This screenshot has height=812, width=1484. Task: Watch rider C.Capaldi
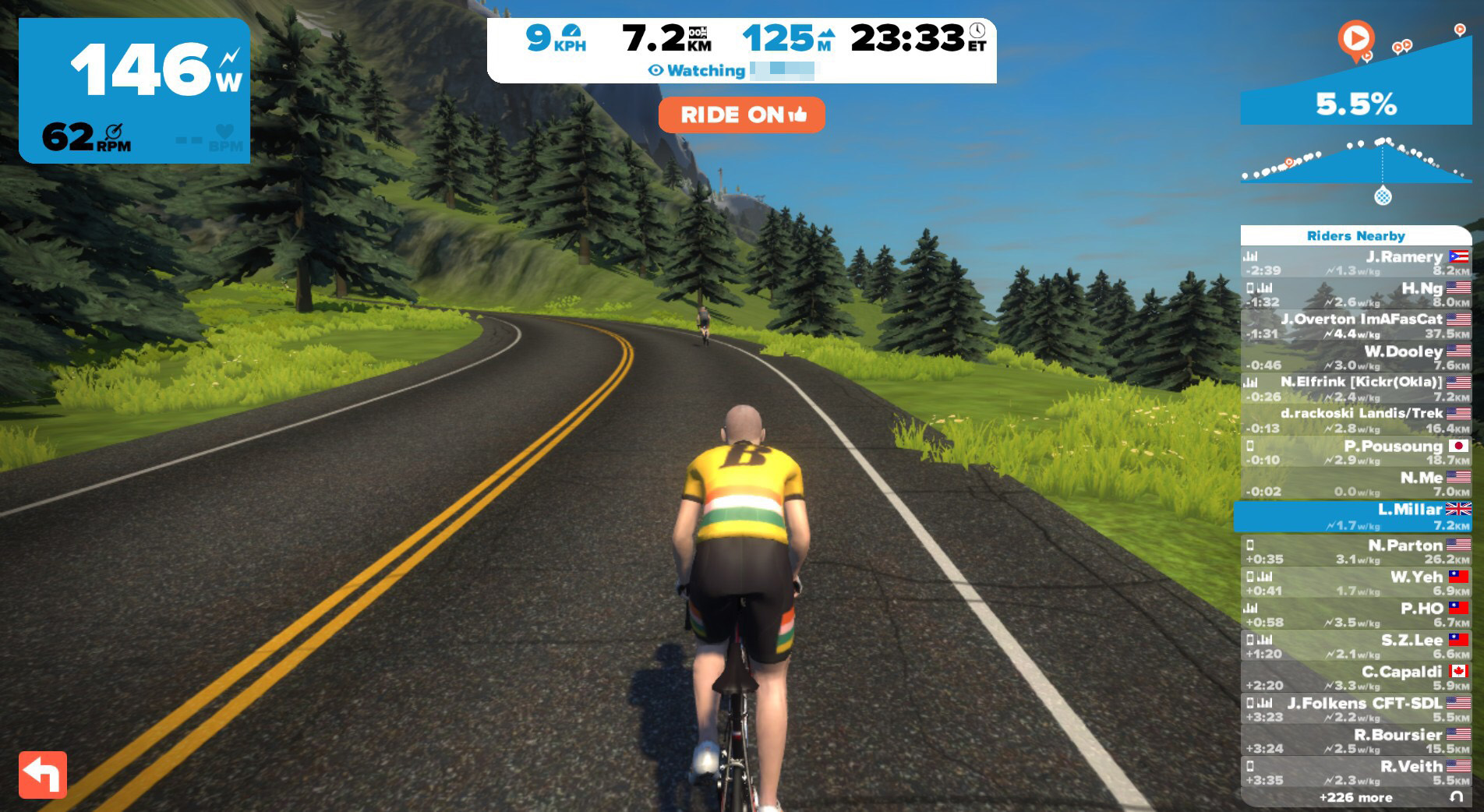coord(1355,678)
